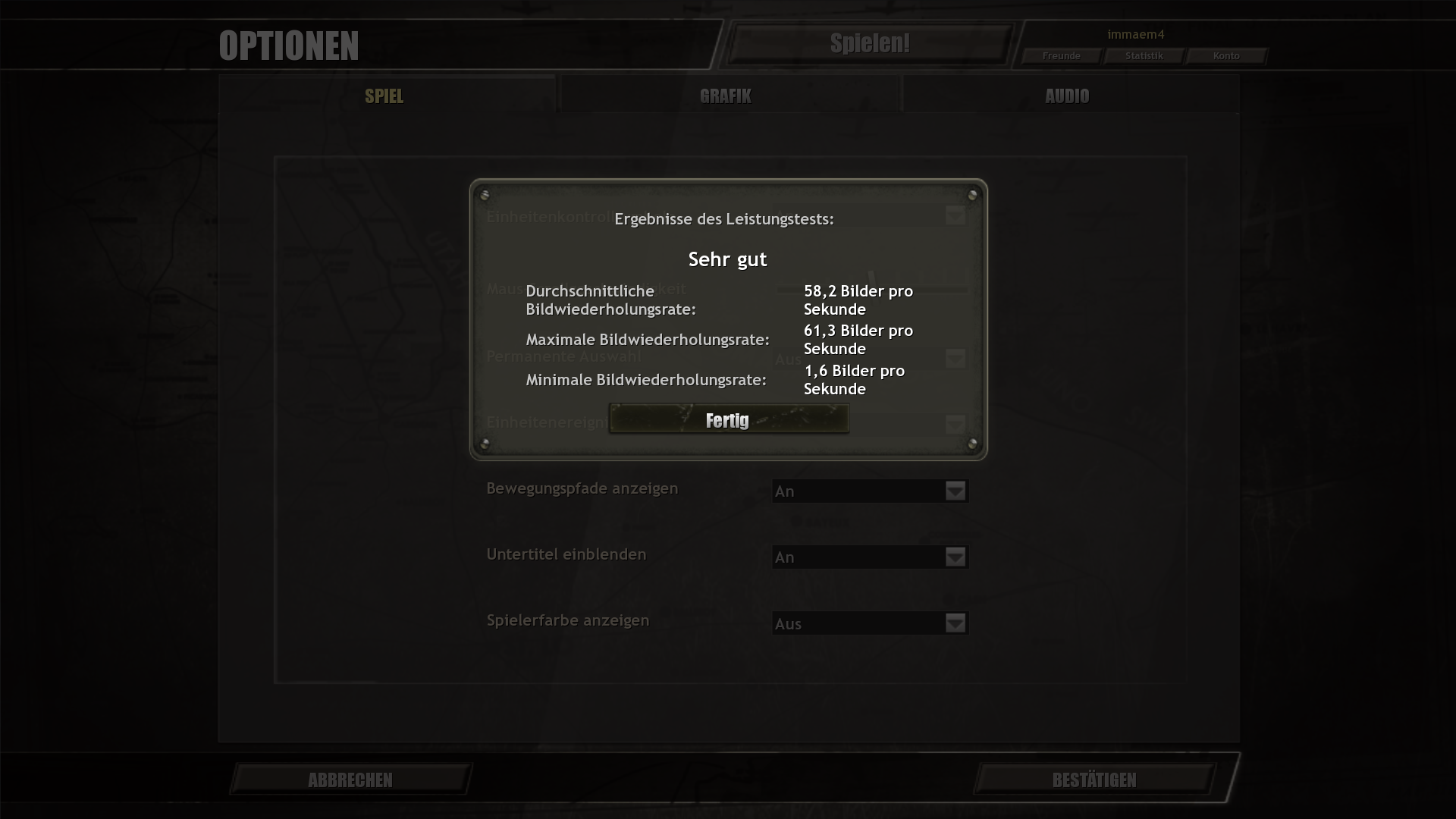Open the Konto panel
The image size is (1456, 819).
coord(1226,55)
